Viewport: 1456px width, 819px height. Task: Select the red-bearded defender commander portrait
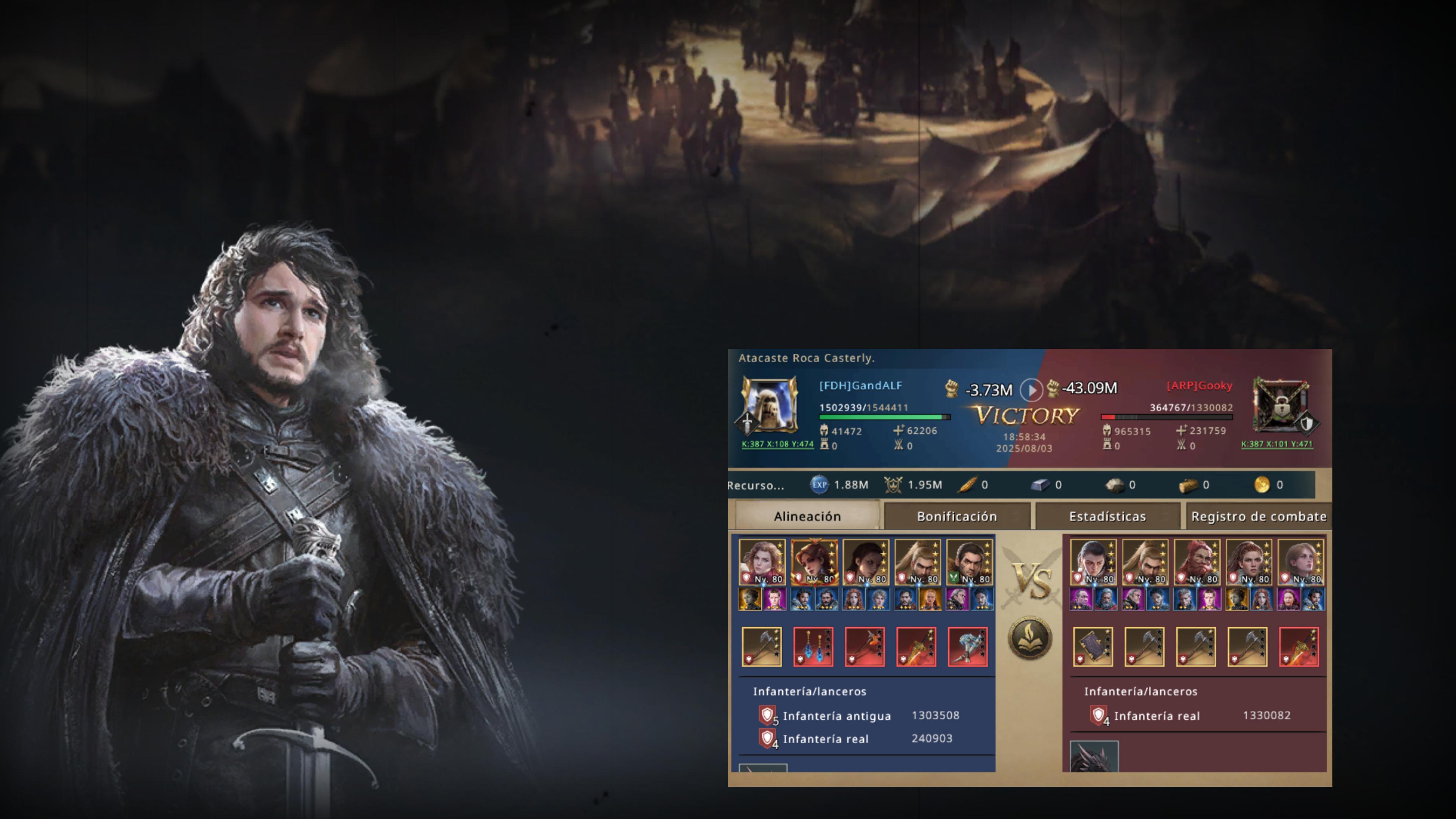point(1197,562)
